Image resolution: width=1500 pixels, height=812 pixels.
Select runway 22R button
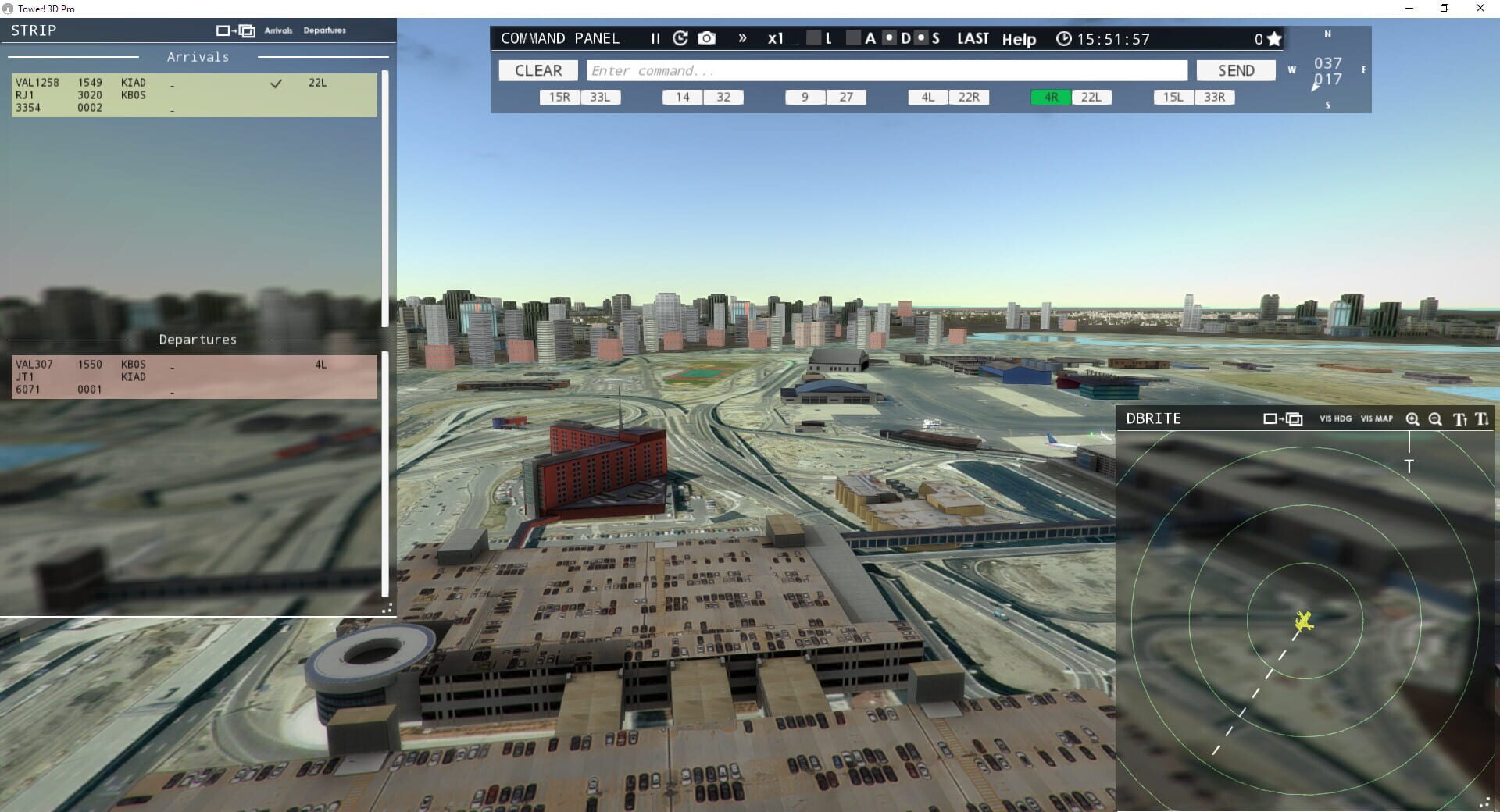(x=969, y=97)
